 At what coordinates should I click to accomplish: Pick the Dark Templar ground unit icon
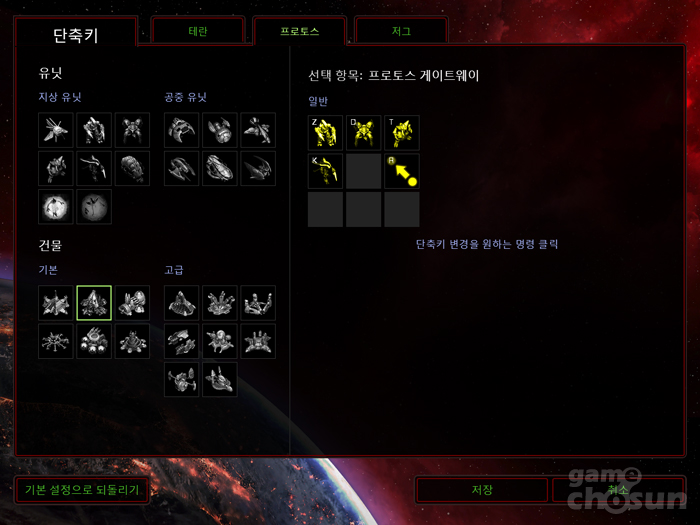pyautogui.click(x=94, y=169)
